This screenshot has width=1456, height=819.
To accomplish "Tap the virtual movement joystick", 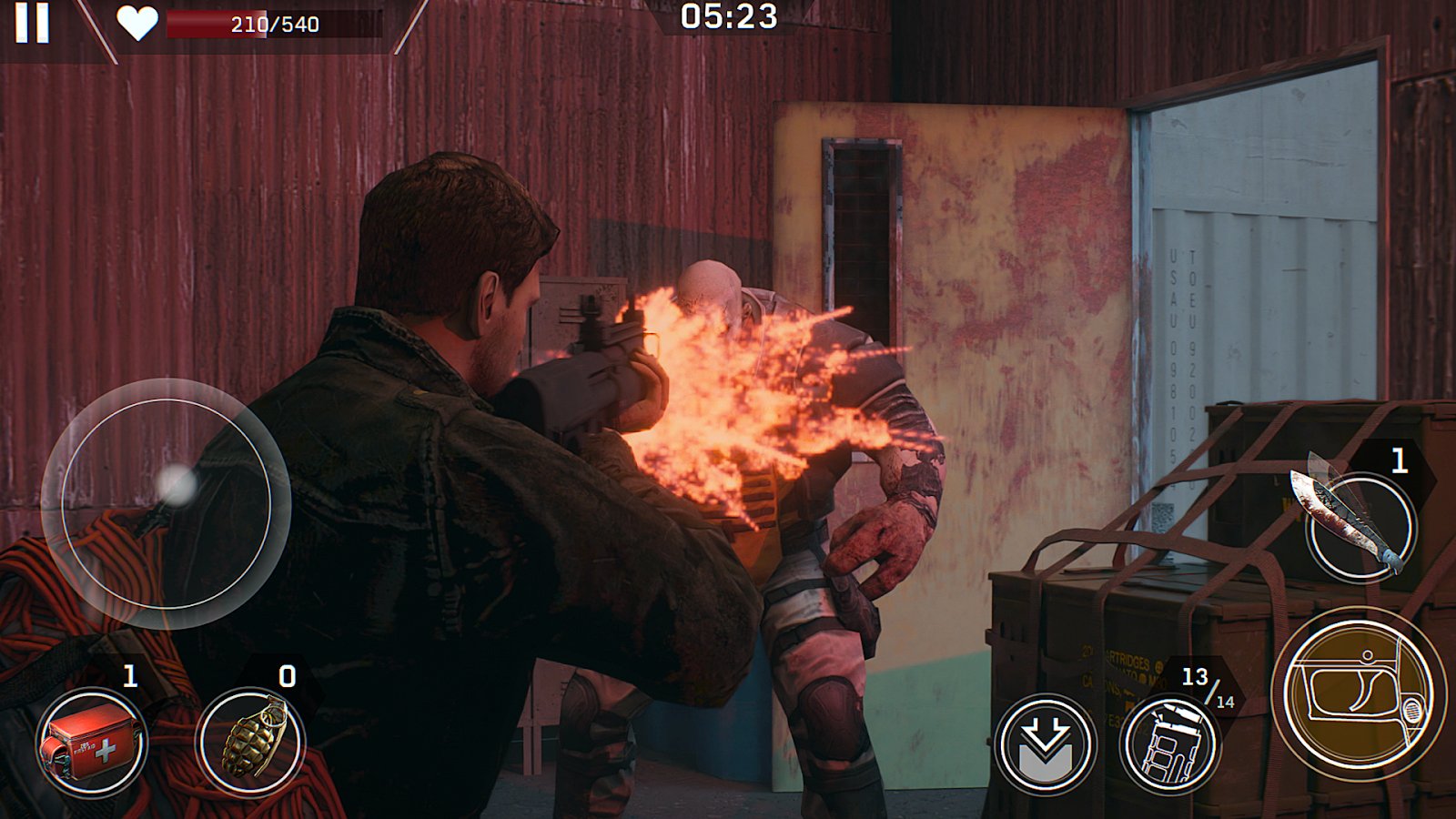I will click(x=167, y=503).
